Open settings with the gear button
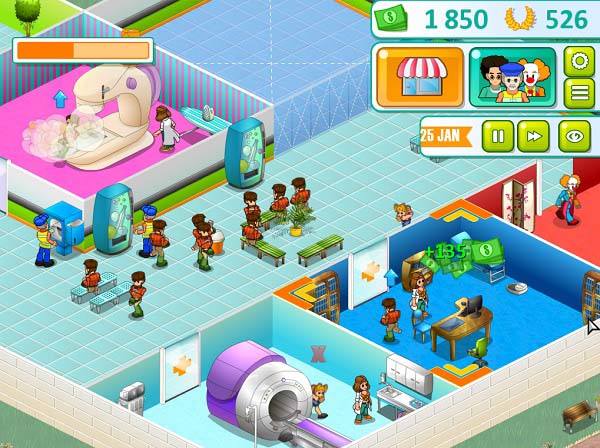600x448 pixels. [577, 61]
